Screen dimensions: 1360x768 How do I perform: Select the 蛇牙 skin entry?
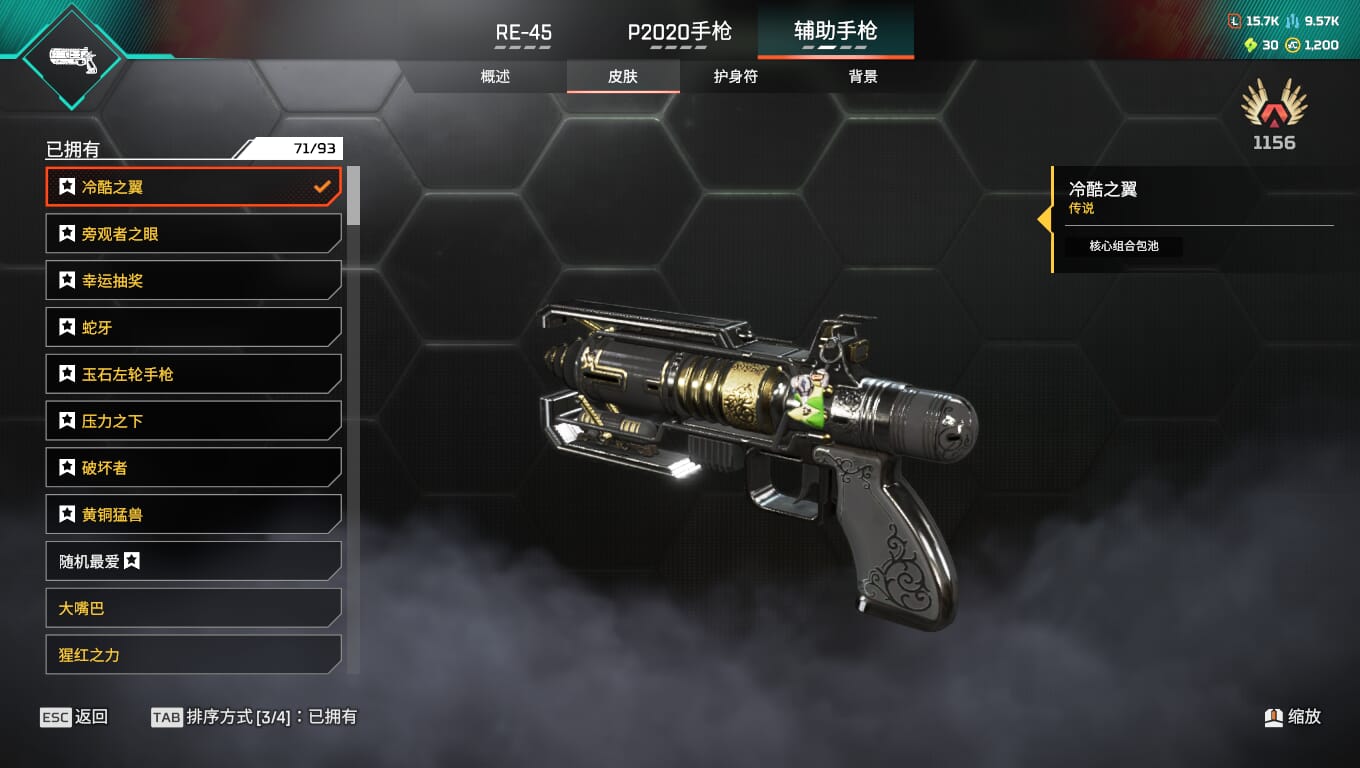194,327
